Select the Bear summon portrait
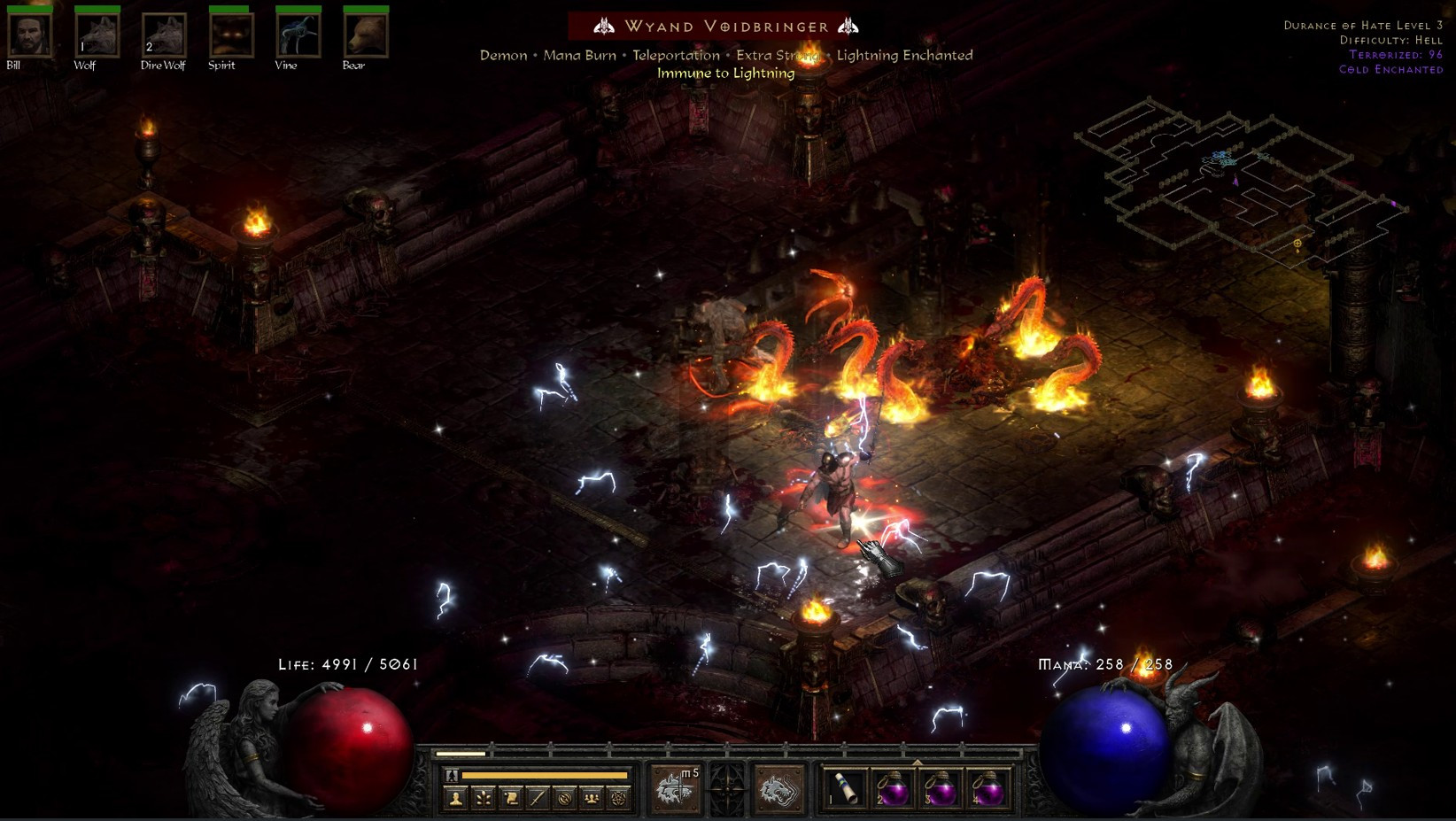 click(x=364, y=35)
